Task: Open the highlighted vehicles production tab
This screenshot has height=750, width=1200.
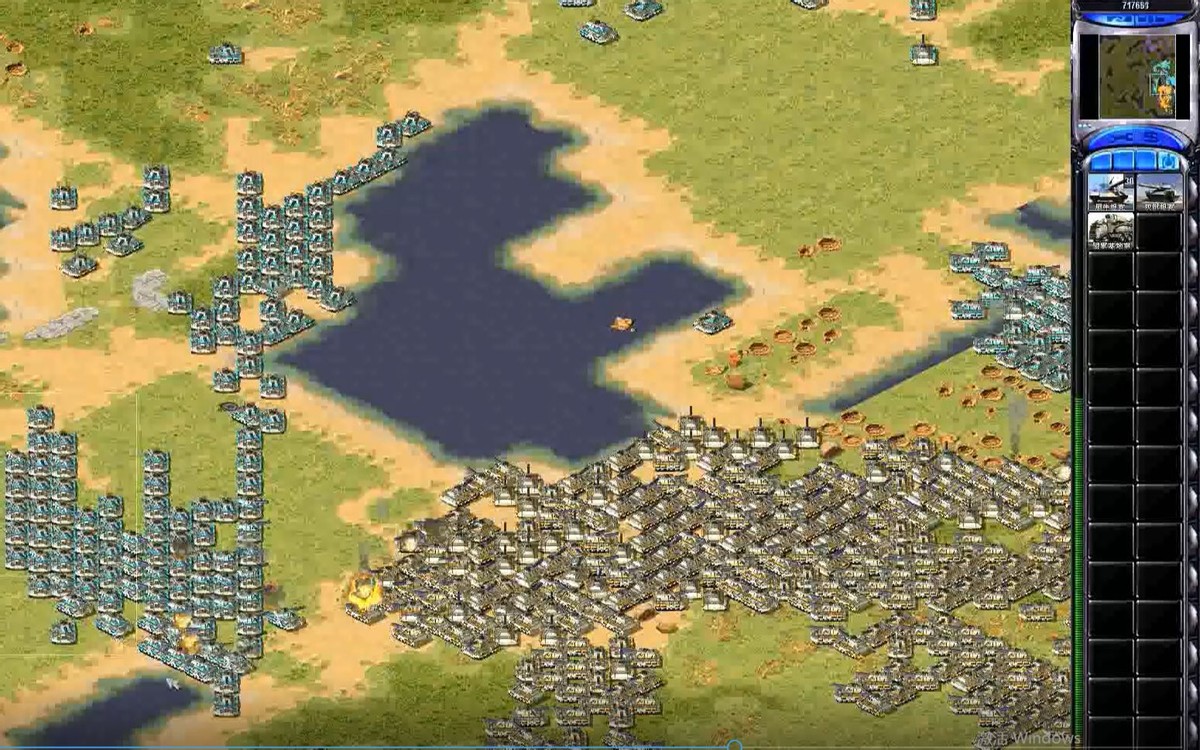Action: click(x=1167, y=160)
